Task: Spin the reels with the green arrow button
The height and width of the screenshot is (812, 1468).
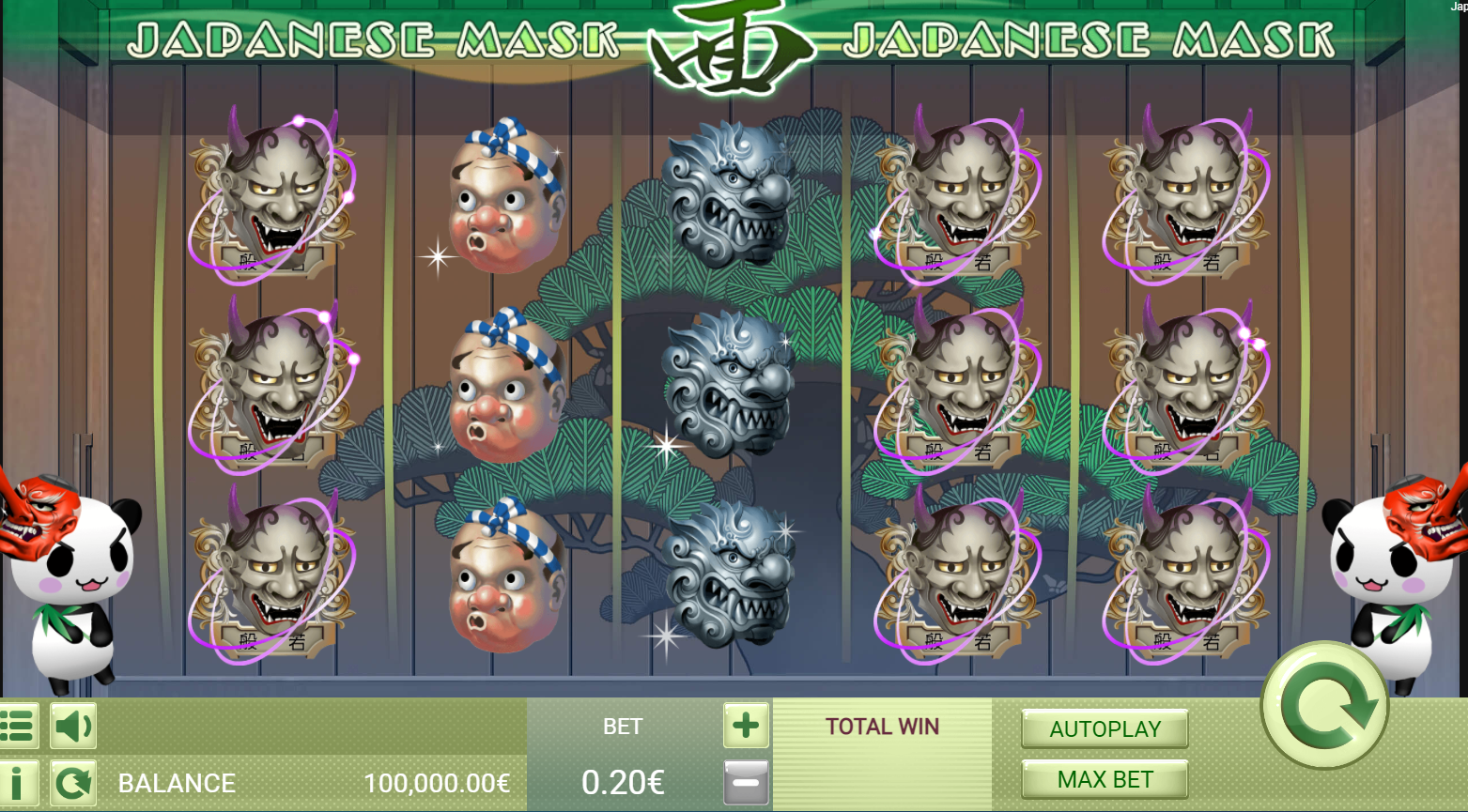Action: [1324, 705]
